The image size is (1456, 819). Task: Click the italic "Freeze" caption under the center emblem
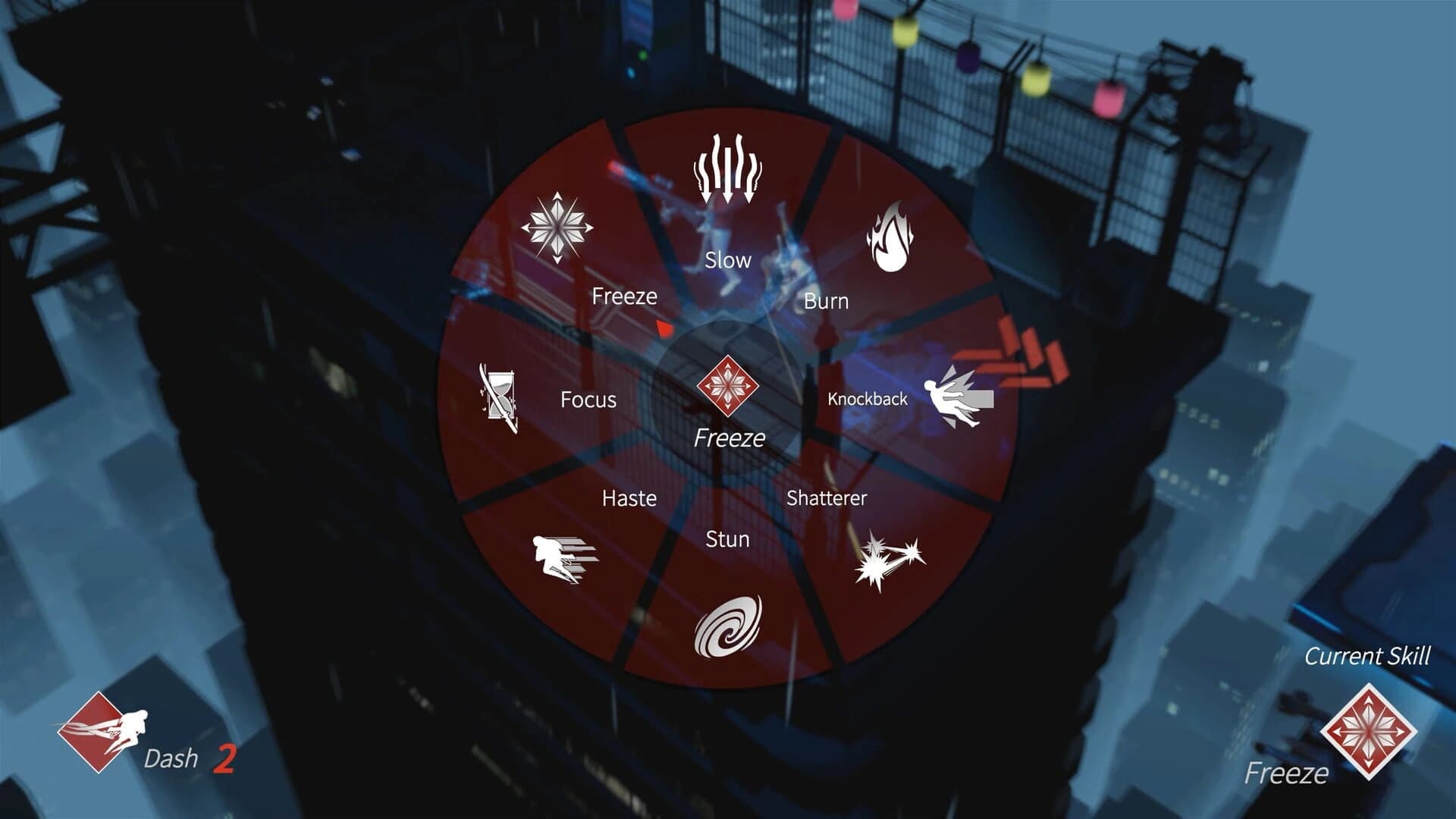pyautogui.click(x=729, y=438)
